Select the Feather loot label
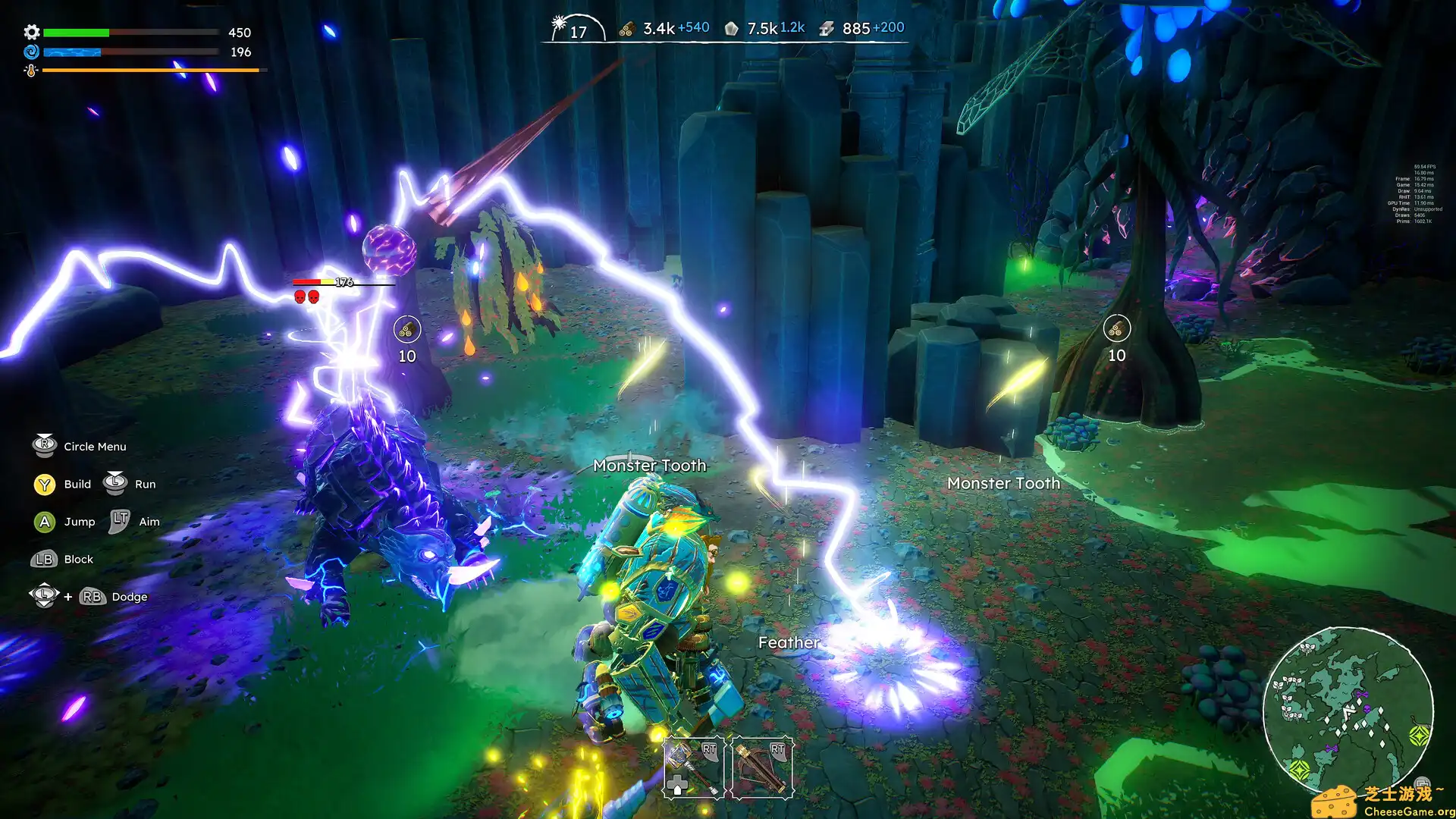 click(787, 642)
